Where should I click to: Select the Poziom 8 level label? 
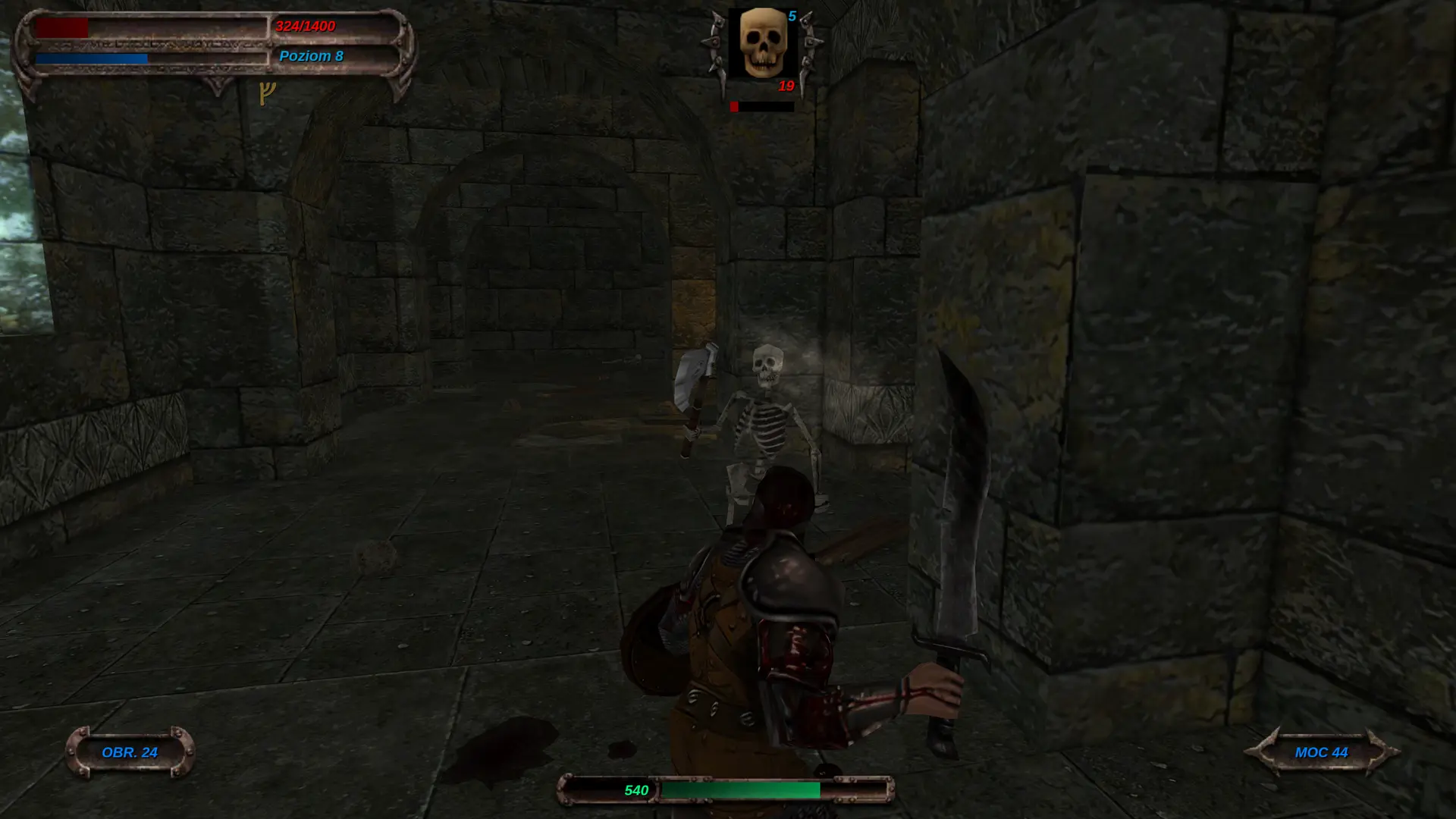tap(311, 55)
